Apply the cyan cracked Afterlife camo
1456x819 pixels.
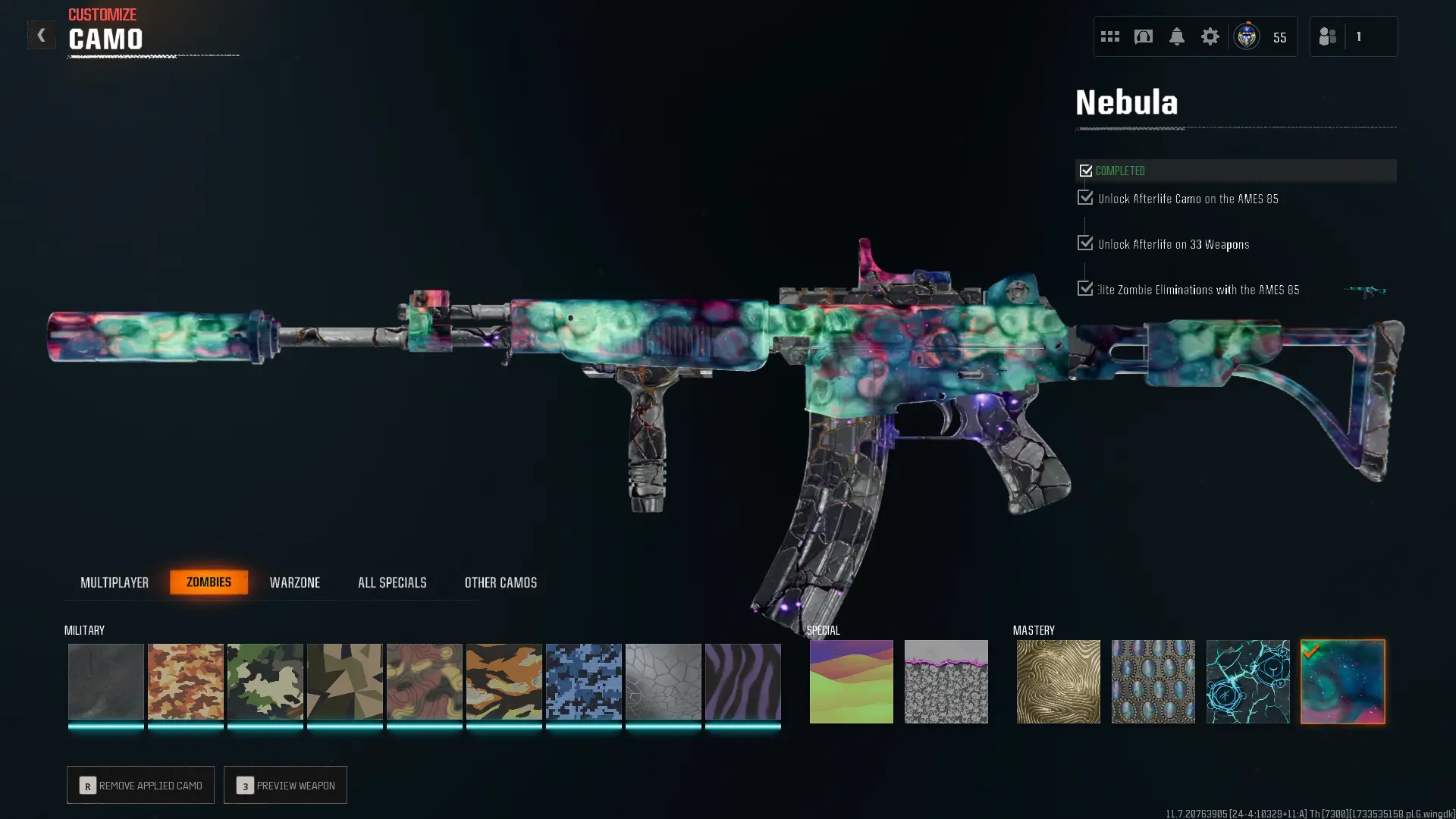1247,682
